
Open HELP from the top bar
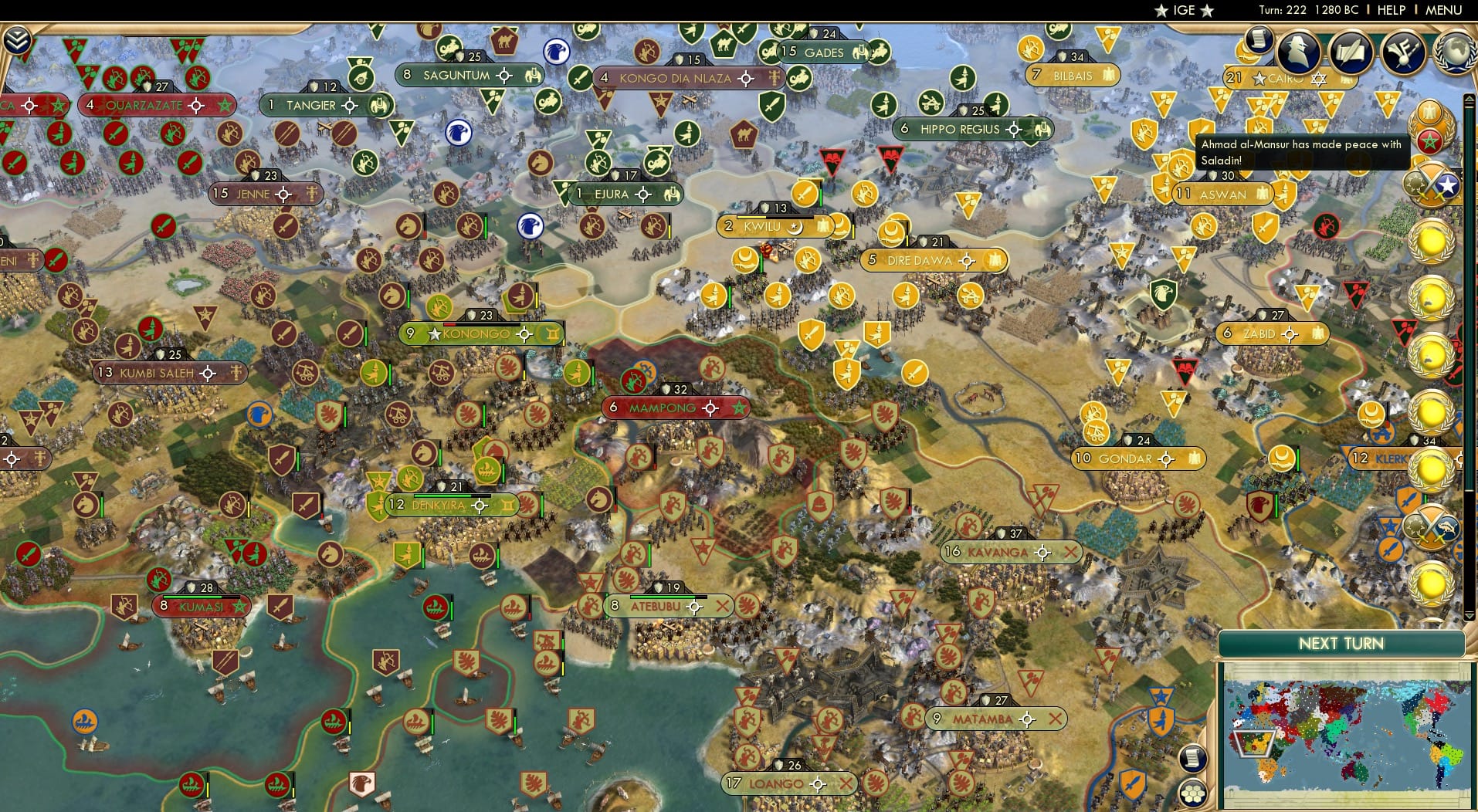1390,10
